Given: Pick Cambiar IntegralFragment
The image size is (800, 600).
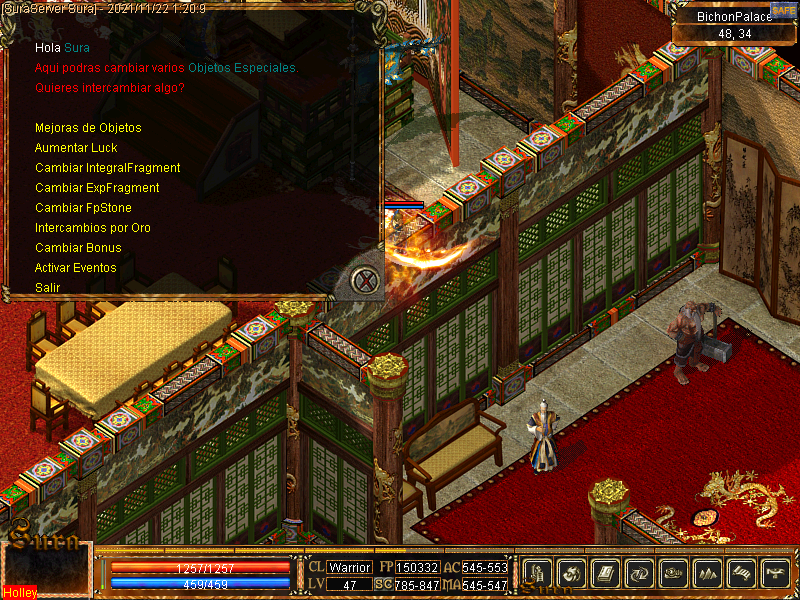Looking at the screenshot, I should [107, 168].
